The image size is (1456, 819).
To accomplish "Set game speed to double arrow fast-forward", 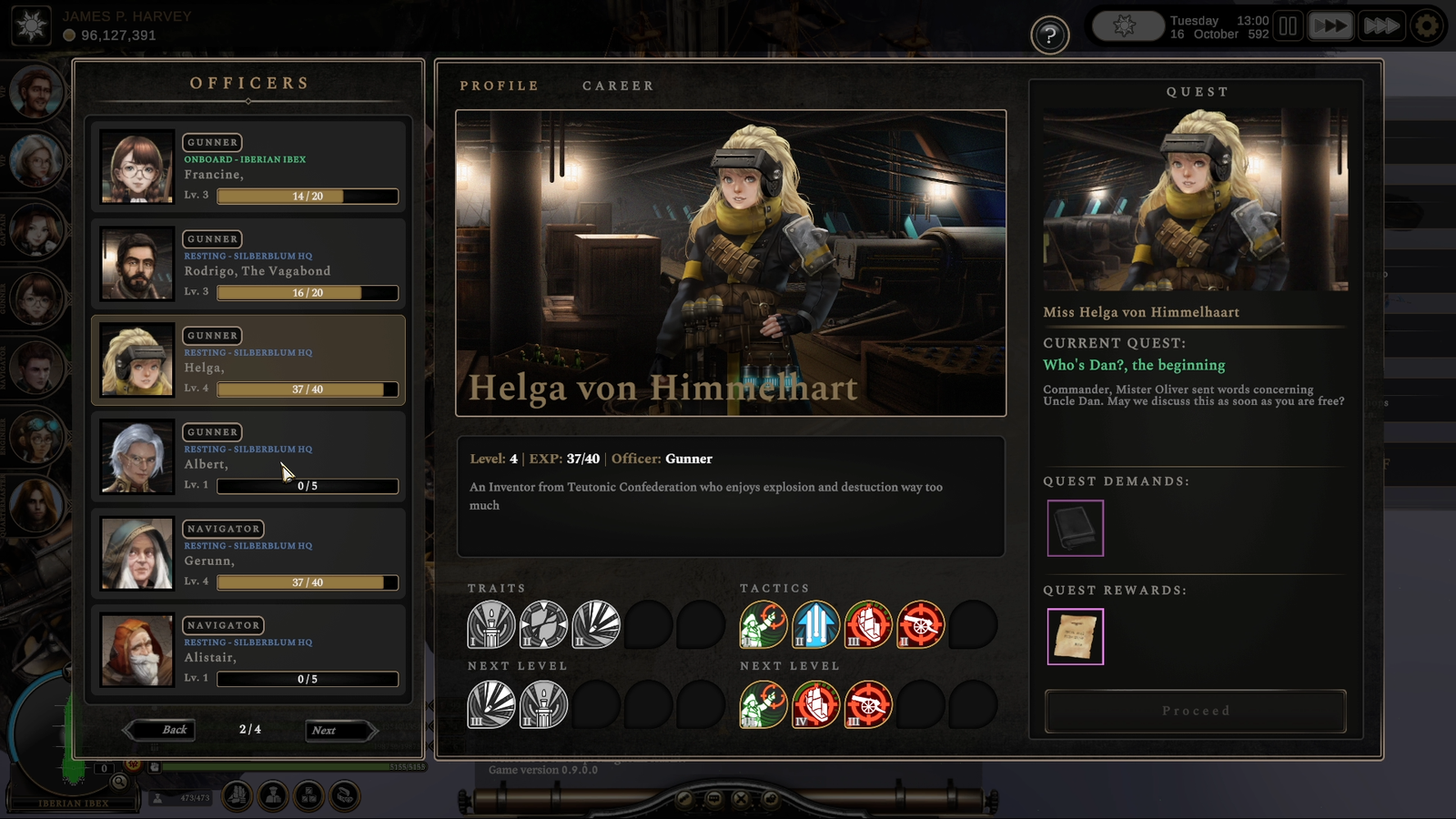I will [x=1330, y=26].
